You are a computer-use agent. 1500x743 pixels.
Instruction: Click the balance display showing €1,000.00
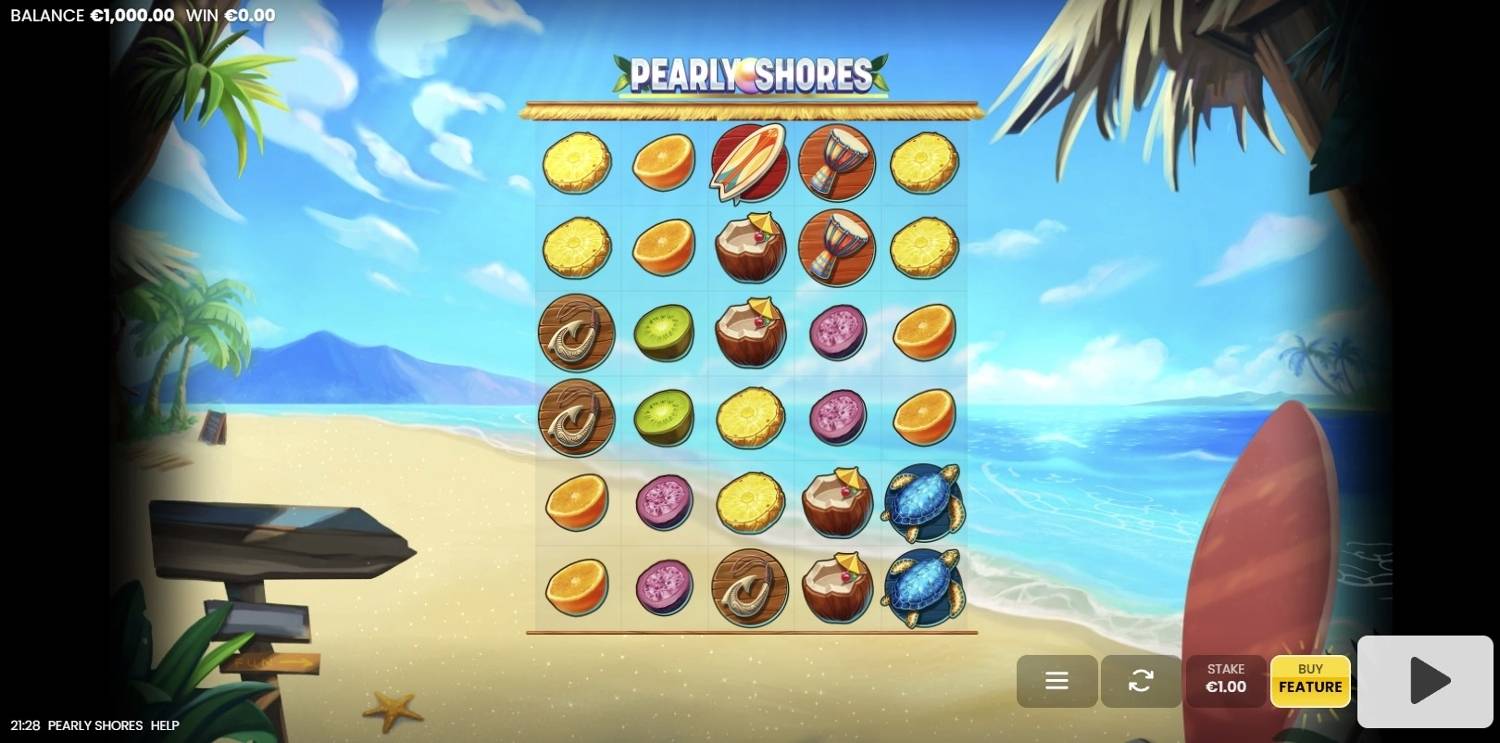point(91,15)
